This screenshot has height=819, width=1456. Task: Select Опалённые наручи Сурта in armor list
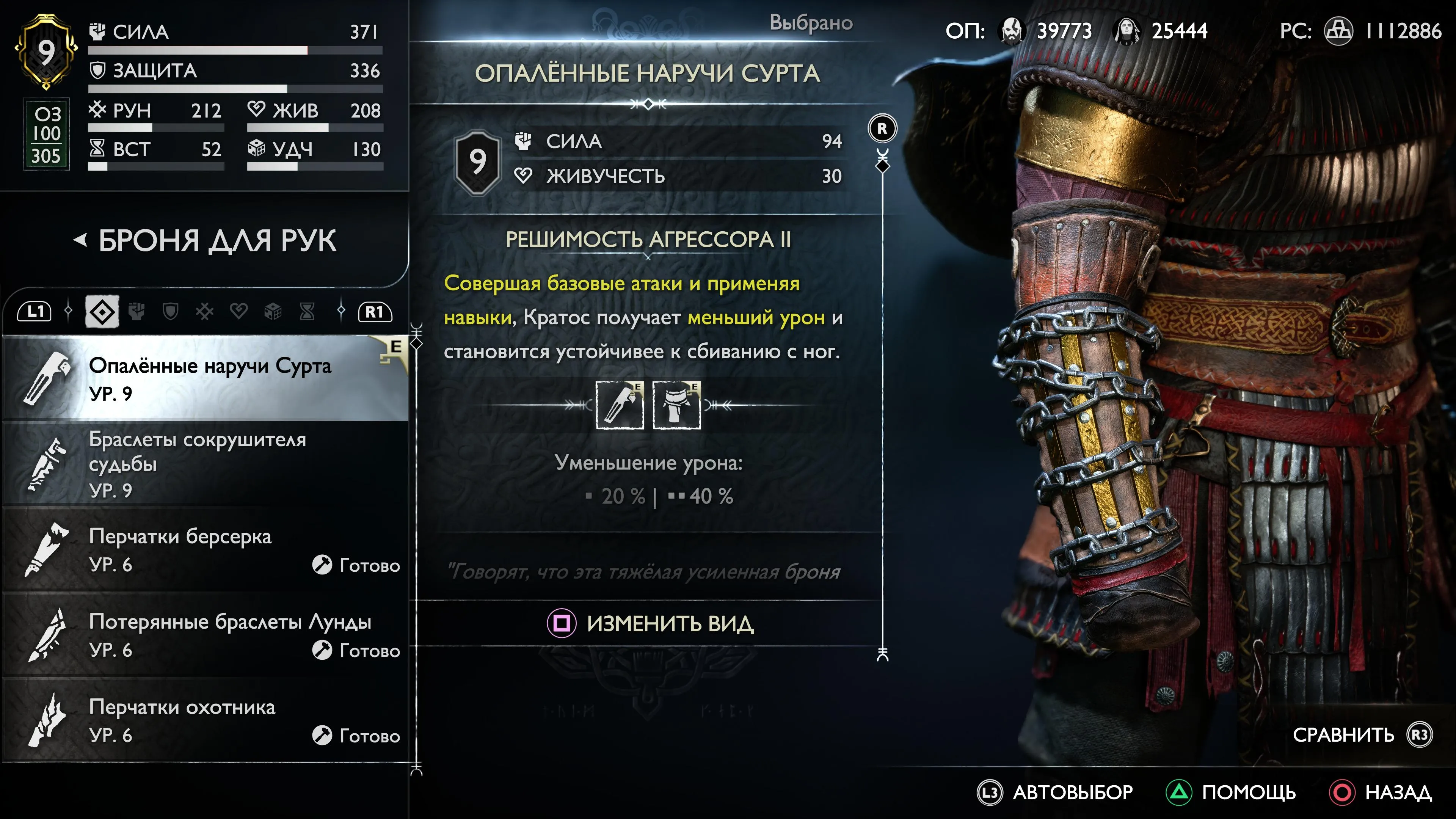(209, 378)
